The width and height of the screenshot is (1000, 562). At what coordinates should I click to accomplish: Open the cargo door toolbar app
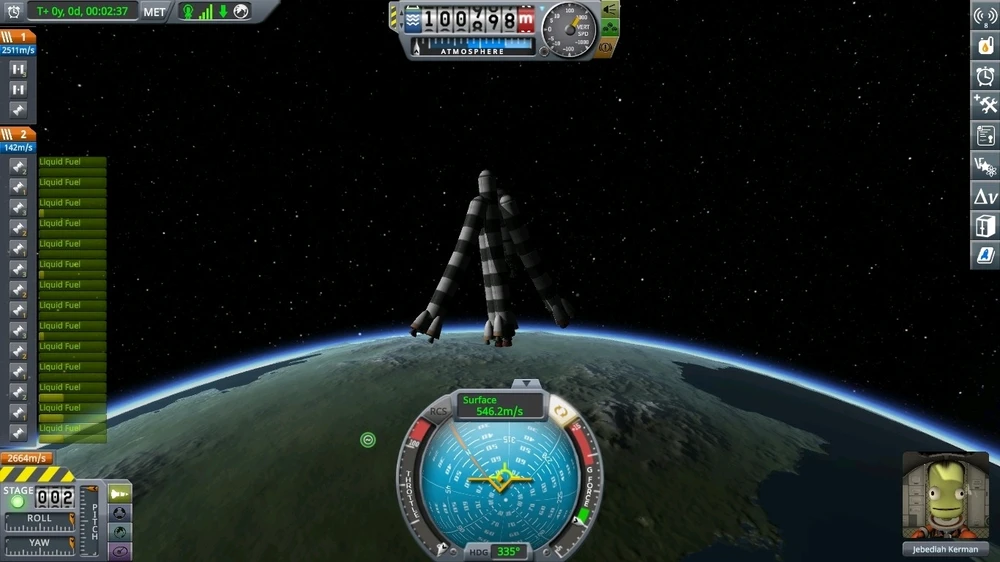984,226
